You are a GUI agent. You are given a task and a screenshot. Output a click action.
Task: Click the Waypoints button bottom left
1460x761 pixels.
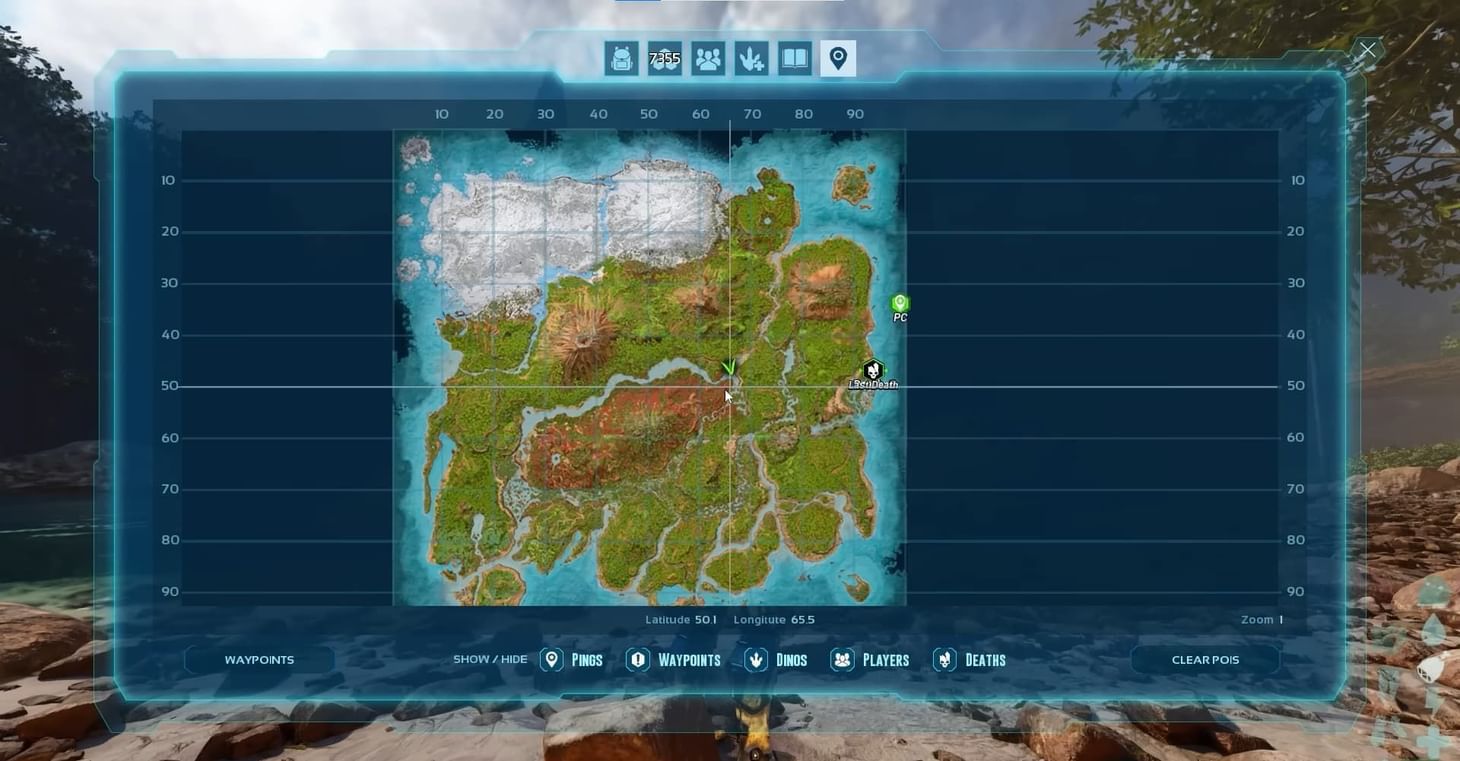pos(259,659)
